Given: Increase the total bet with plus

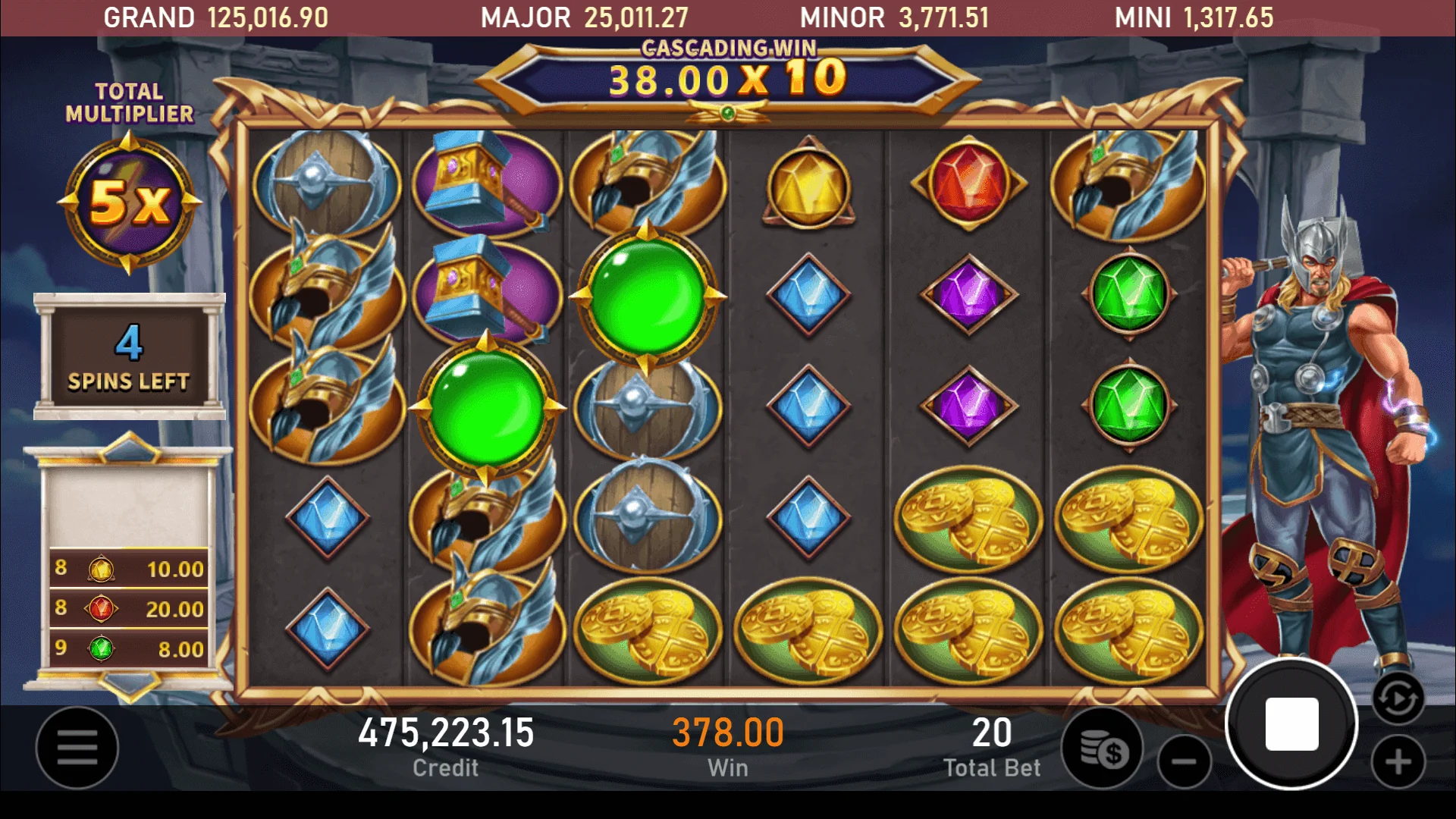Looking at the screenshot, I should click(x=1398, y=761).
